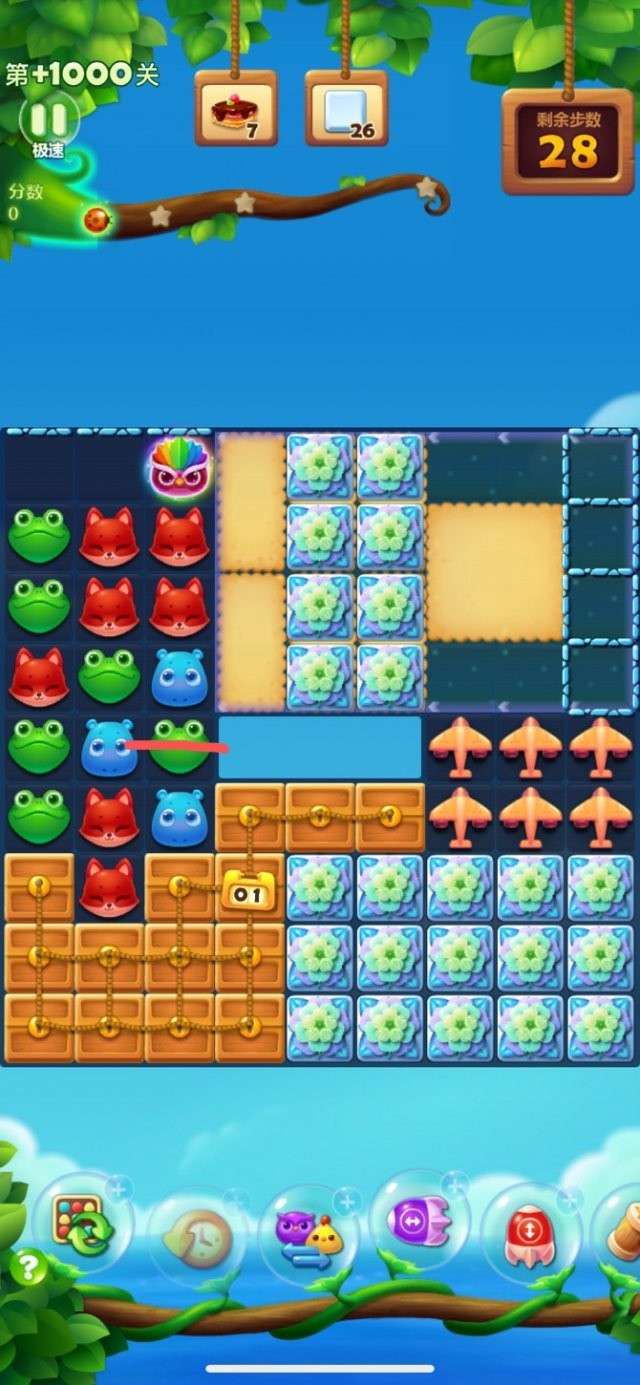Select the gold 01 lock tile

pyautogui.click(x=249, y=892)
